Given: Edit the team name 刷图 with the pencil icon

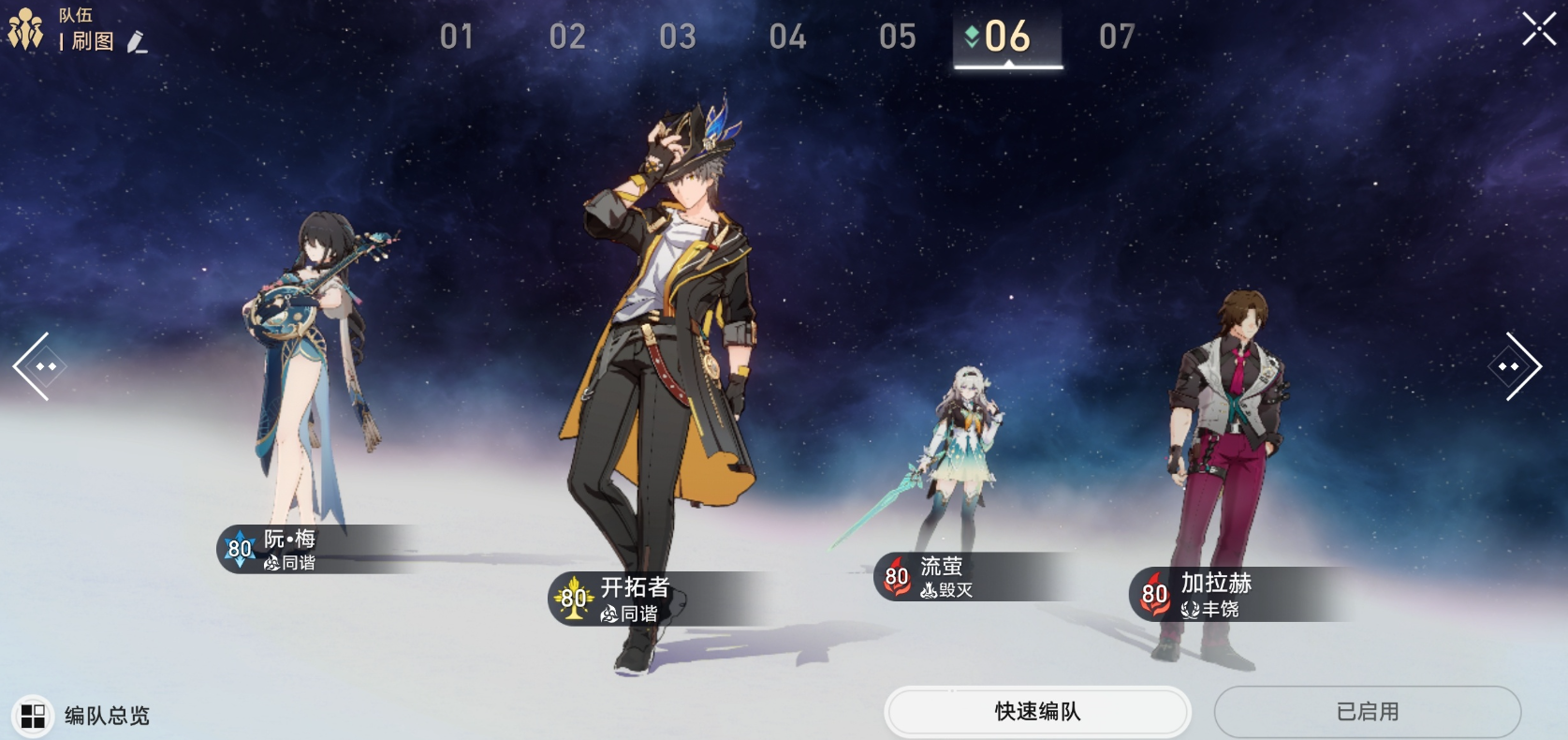Looking at the screenshot, I should click(137, 42).
